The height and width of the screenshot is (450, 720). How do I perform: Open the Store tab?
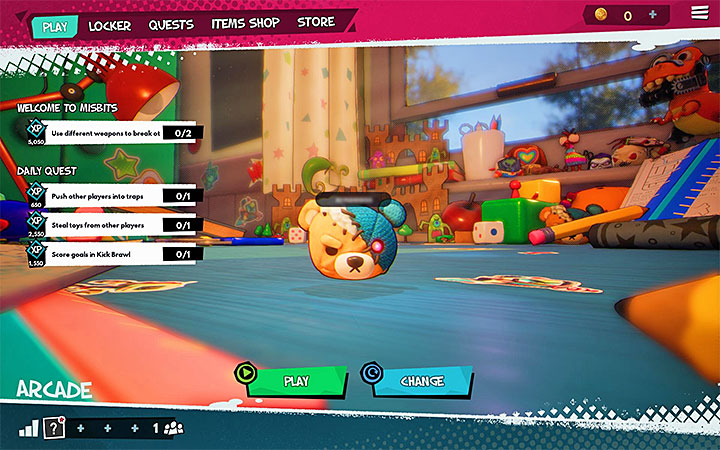(x=316, y=22)
